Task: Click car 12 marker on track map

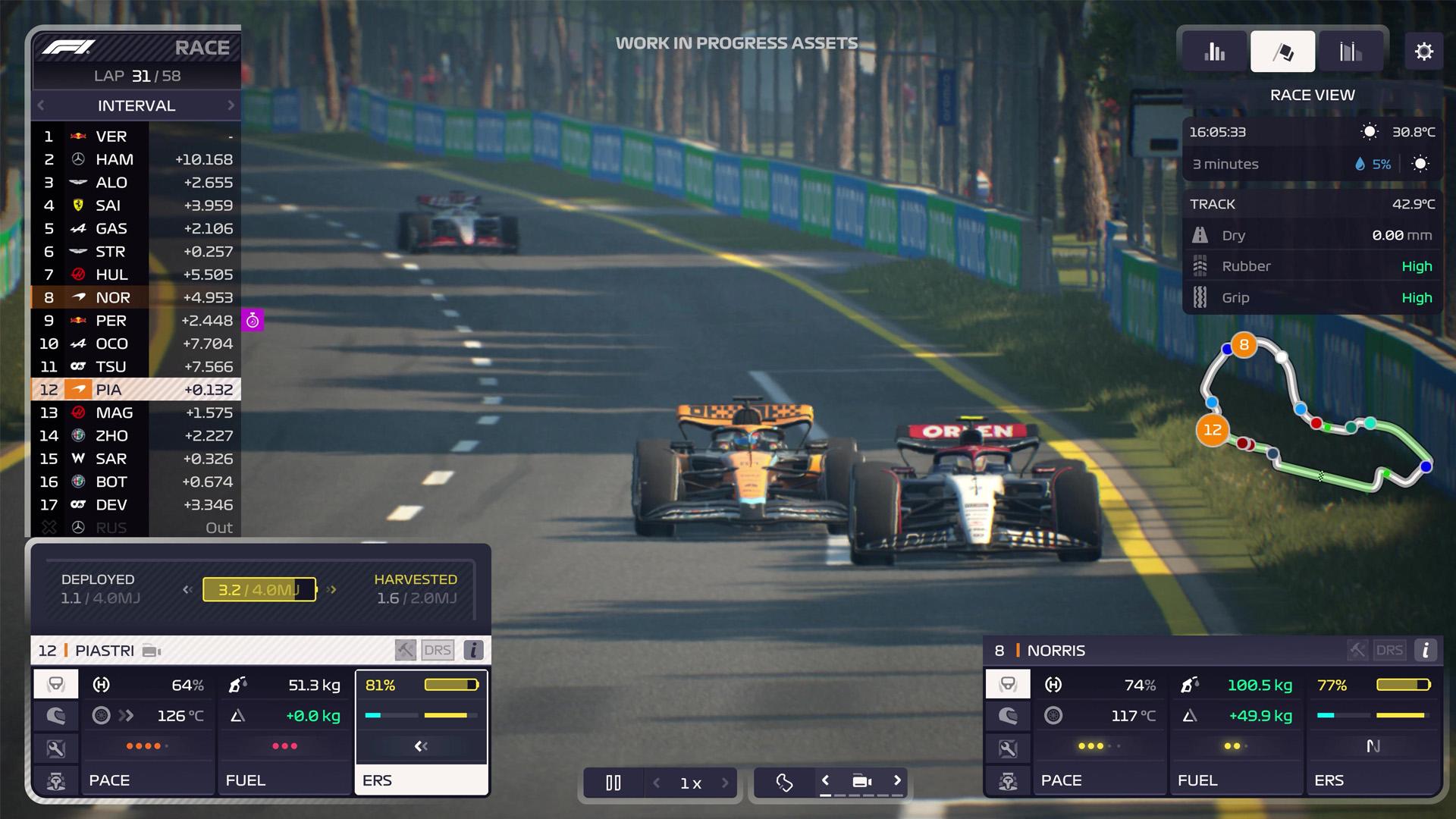Action: (x=1213, y=430)
